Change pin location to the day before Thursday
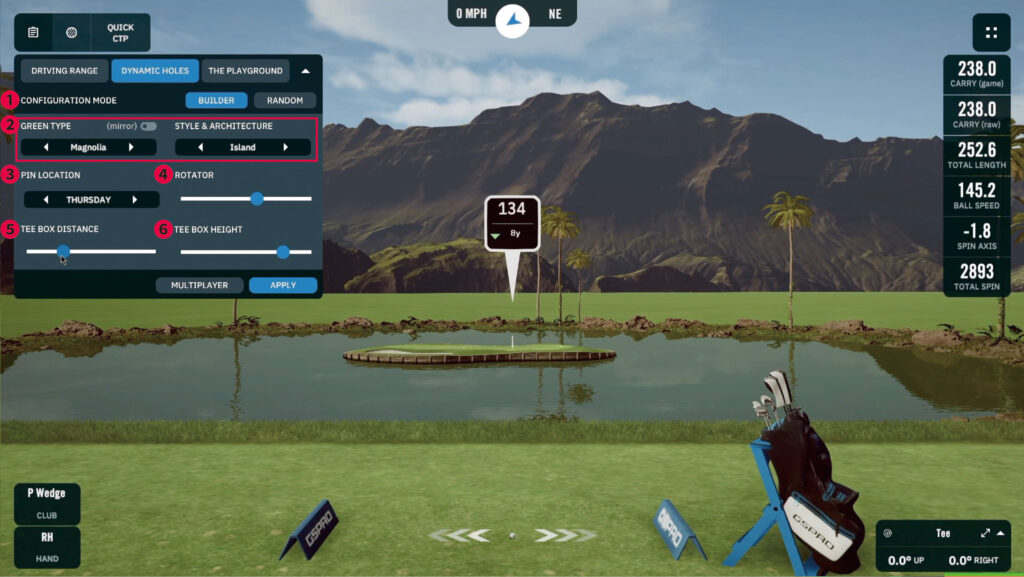Image resolution: width=1024 pixels, height=577 pixels. click(x=46, y=200)
